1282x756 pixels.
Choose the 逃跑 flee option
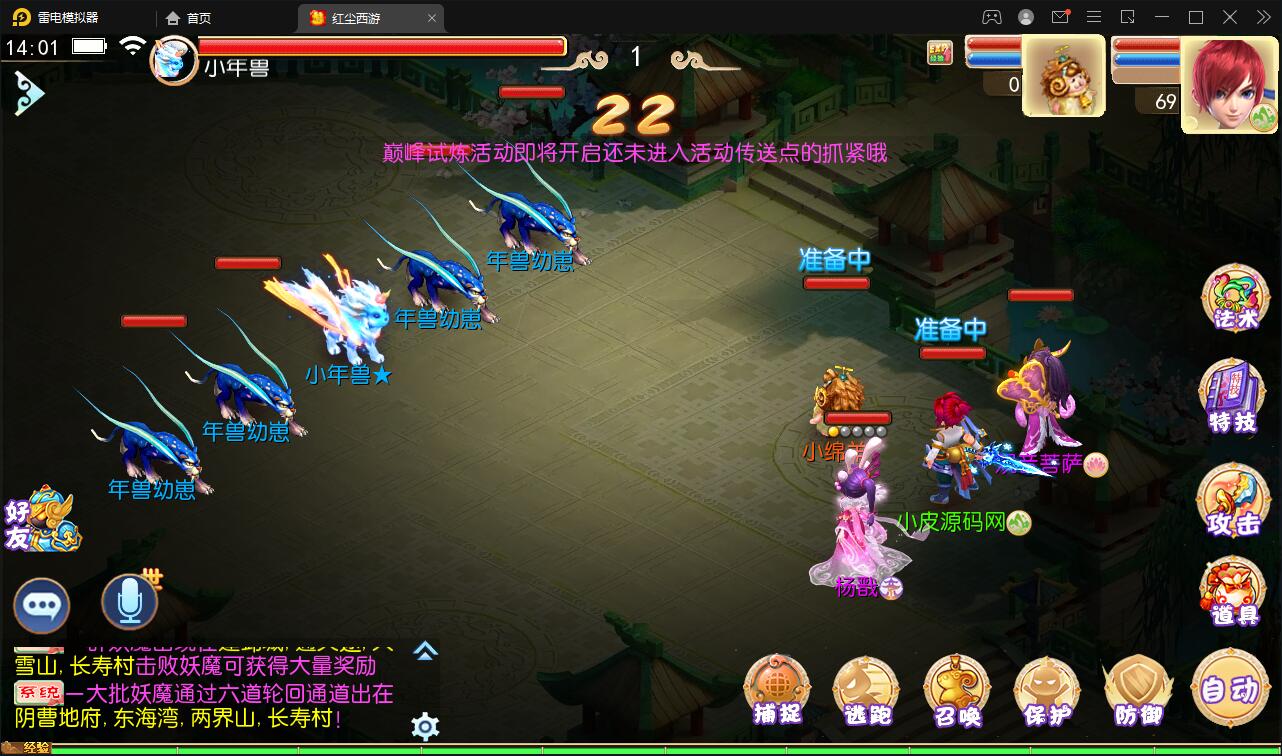[866, 690]
